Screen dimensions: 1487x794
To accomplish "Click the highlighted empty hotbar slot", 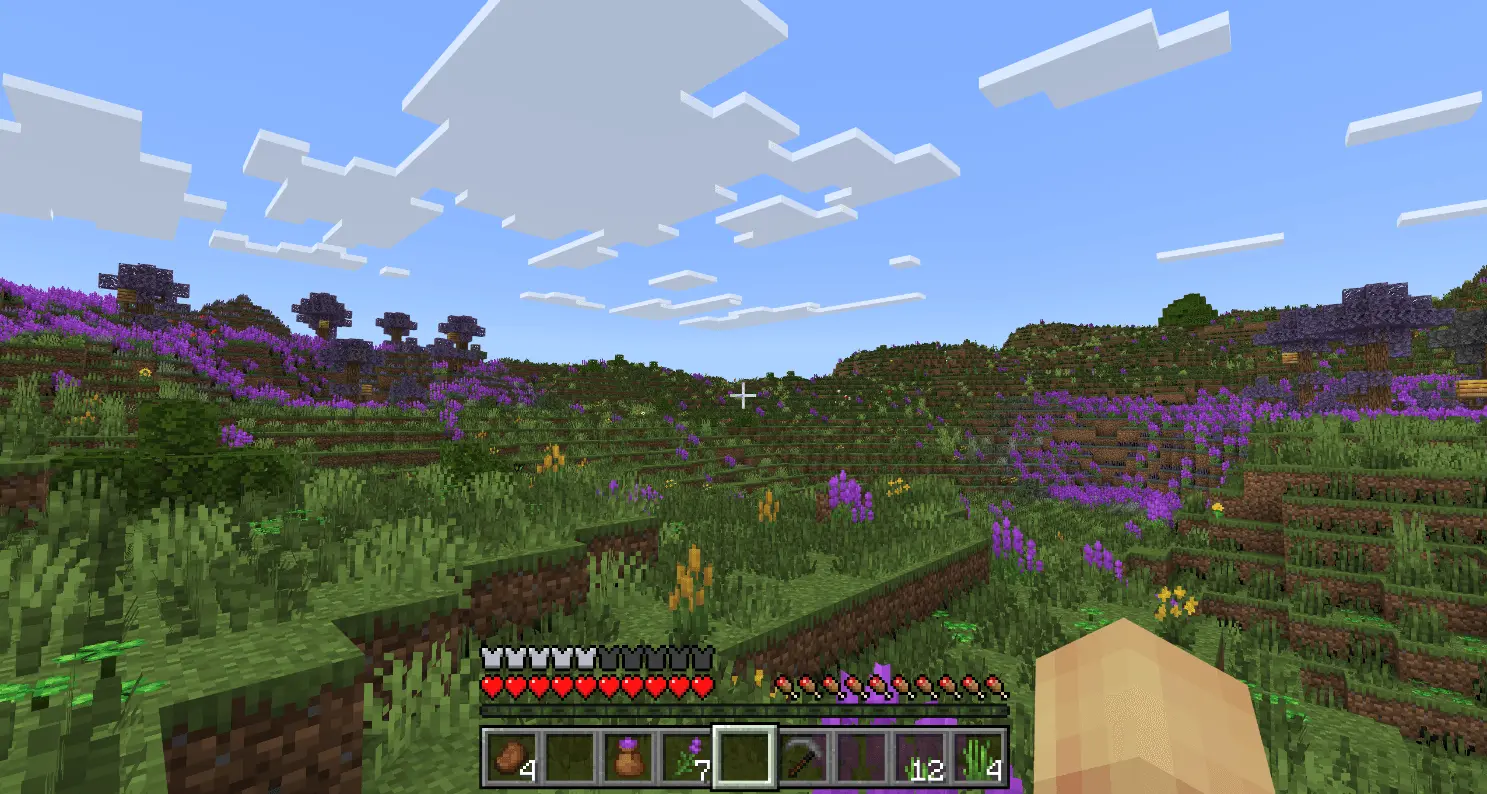I will (744, 757).
